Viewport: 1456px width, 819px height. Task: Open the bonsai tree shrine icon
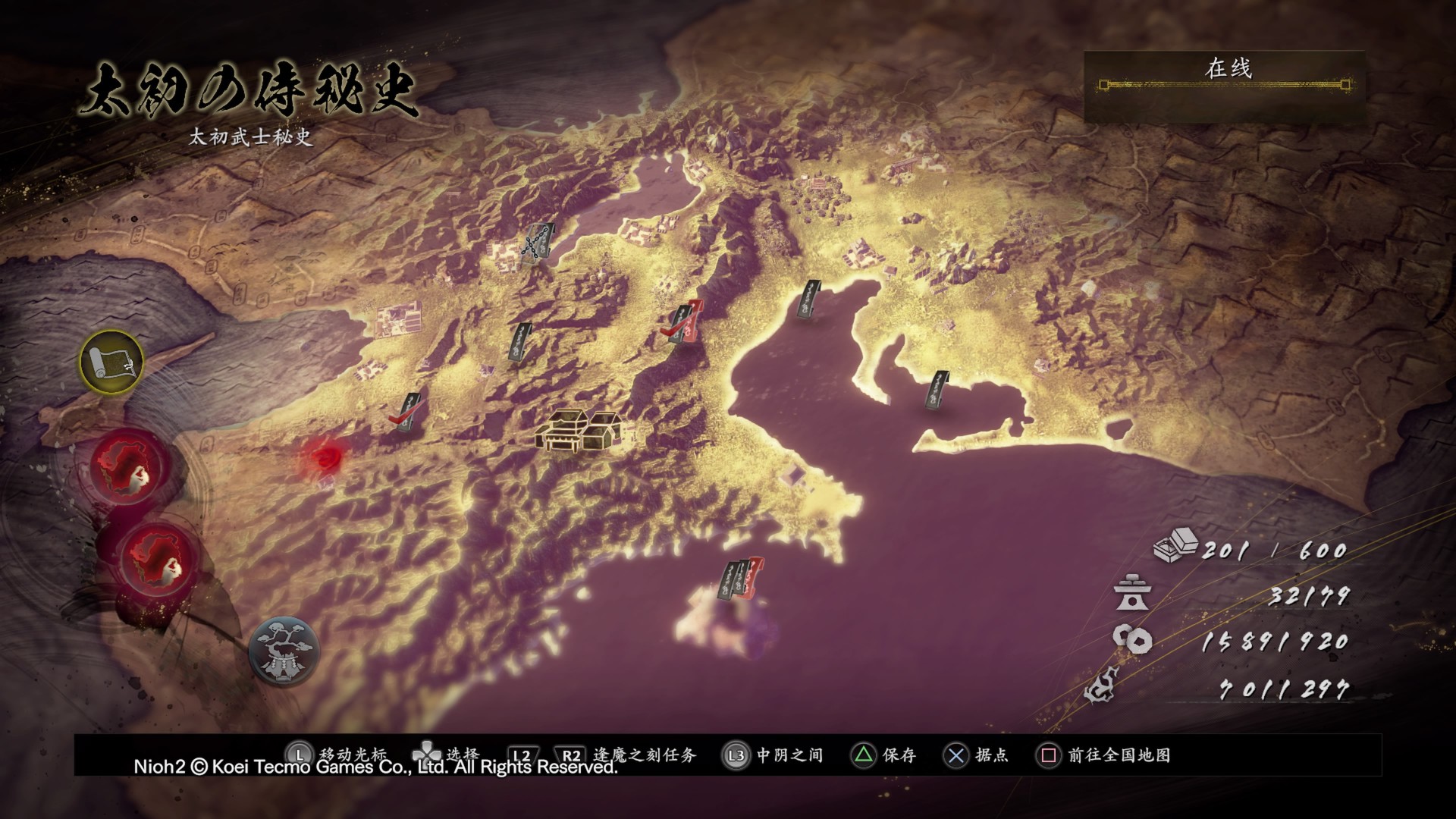(x=284, y=650)
